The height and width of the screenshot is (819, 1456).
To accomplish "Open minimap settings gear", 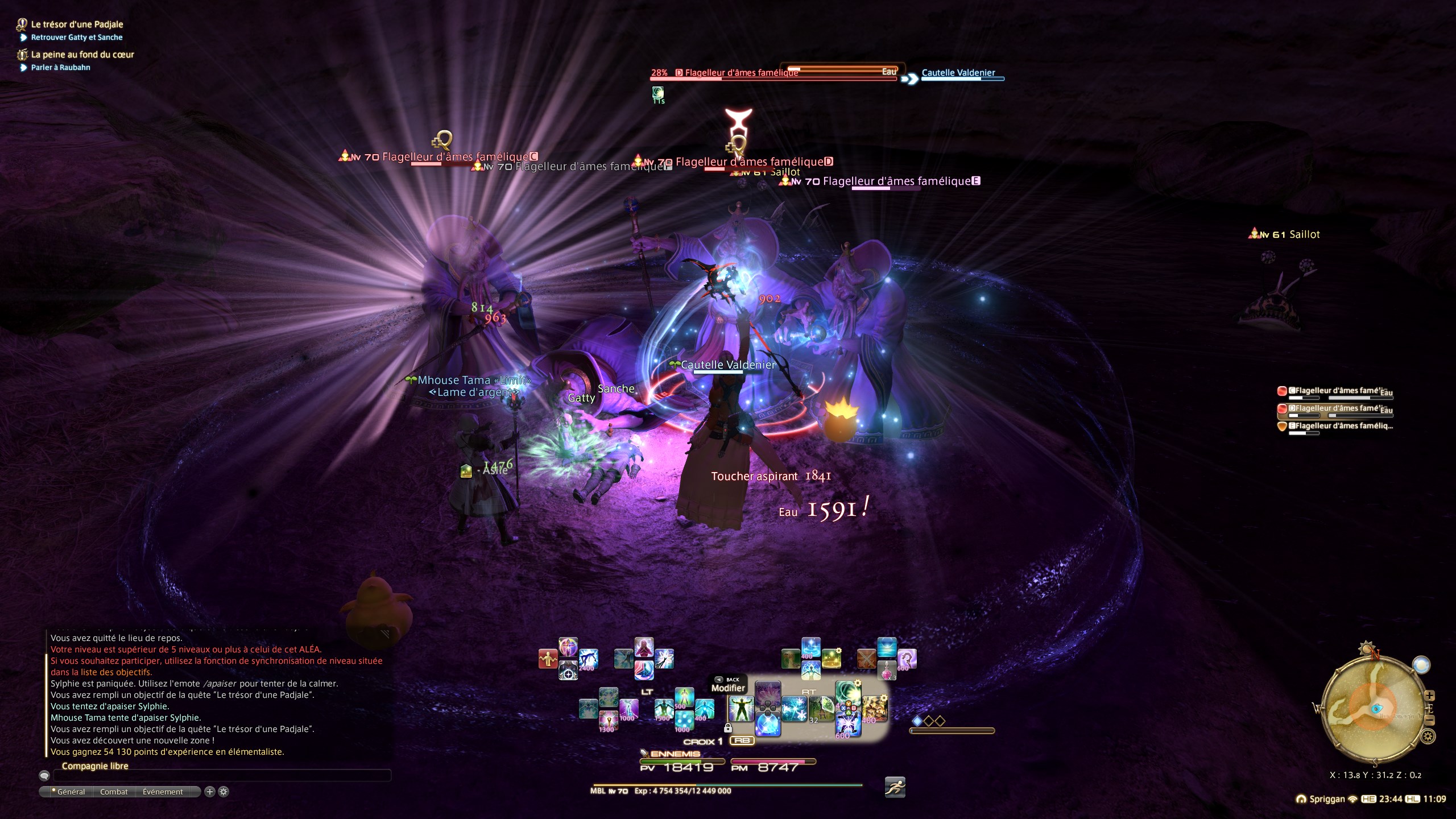I will [1428, 737].
